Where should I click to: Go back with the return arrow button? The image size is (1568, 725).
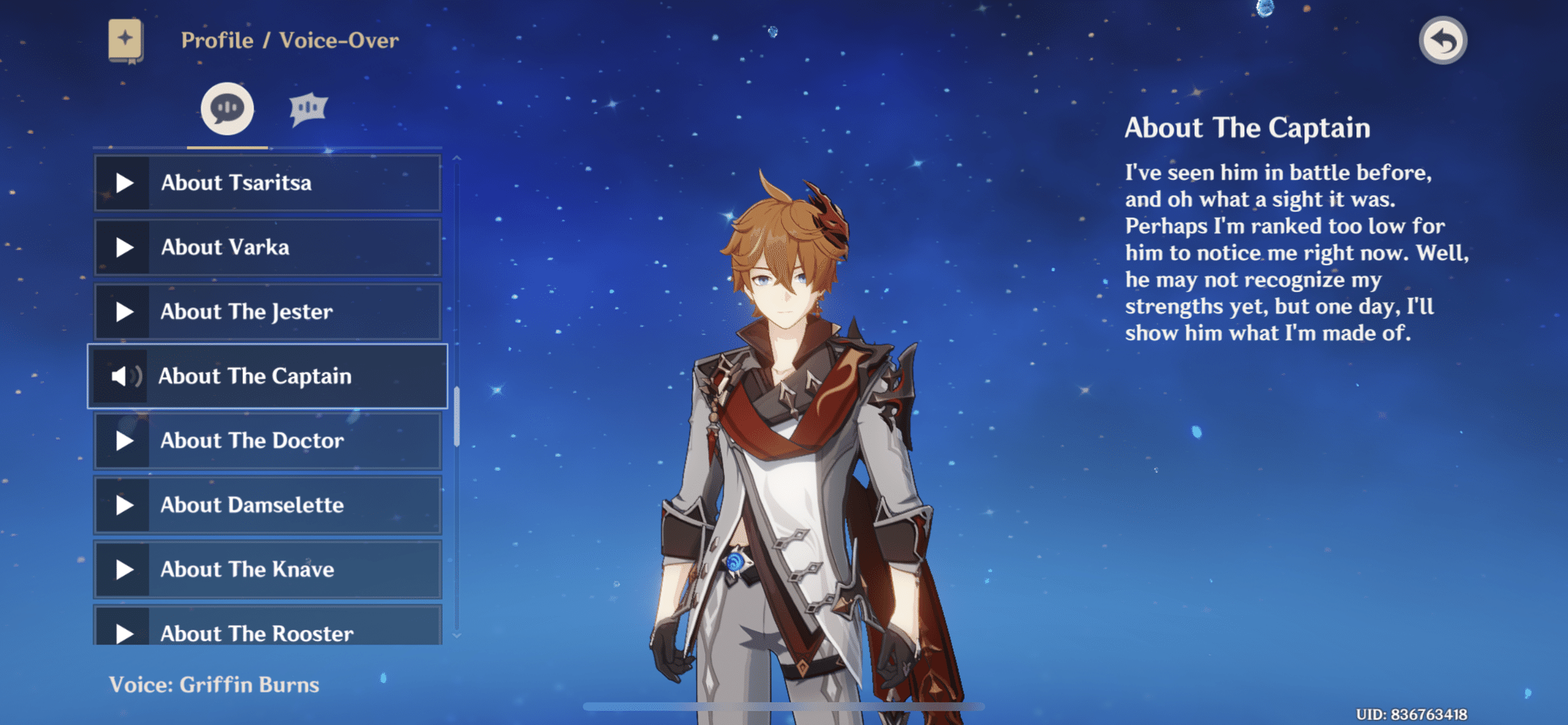pyautogui.click(x=1442, y=41)
